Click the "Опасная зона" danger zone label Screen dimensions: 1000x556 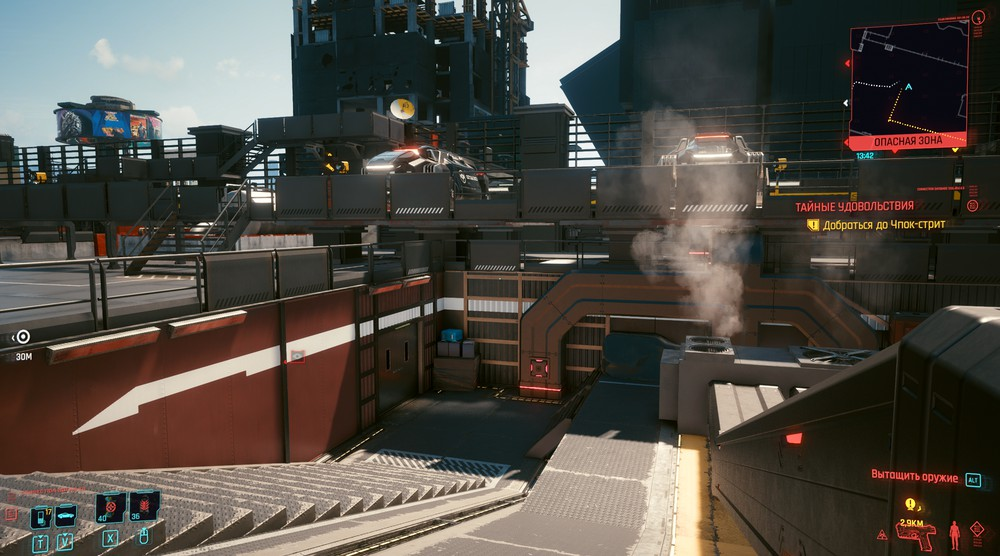coord(907,141)
